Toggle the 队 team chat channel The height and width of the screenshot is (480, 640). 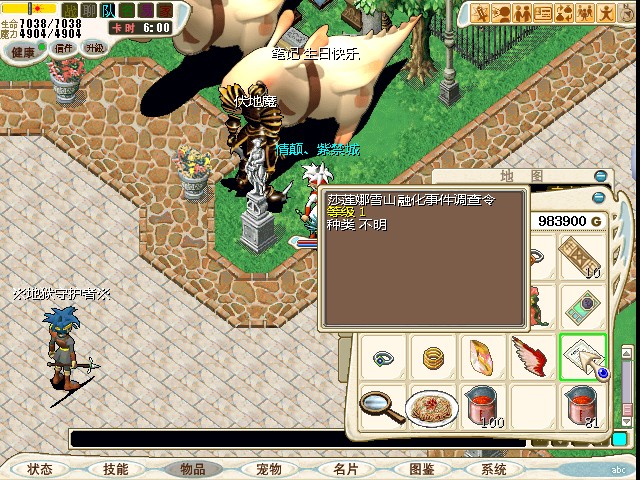click(109, 12)
